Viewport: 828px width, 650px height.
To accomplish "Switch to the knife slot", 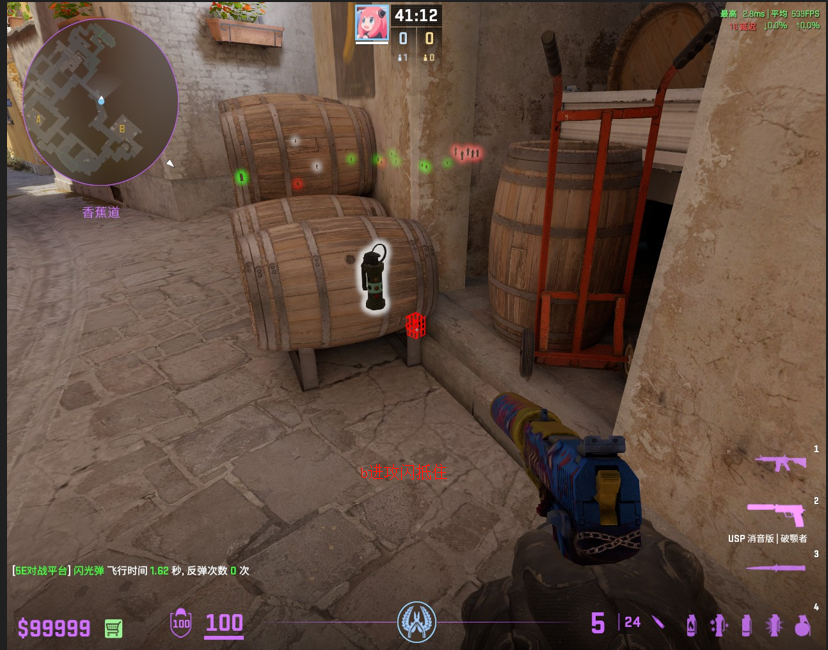I will click(776, 568).
